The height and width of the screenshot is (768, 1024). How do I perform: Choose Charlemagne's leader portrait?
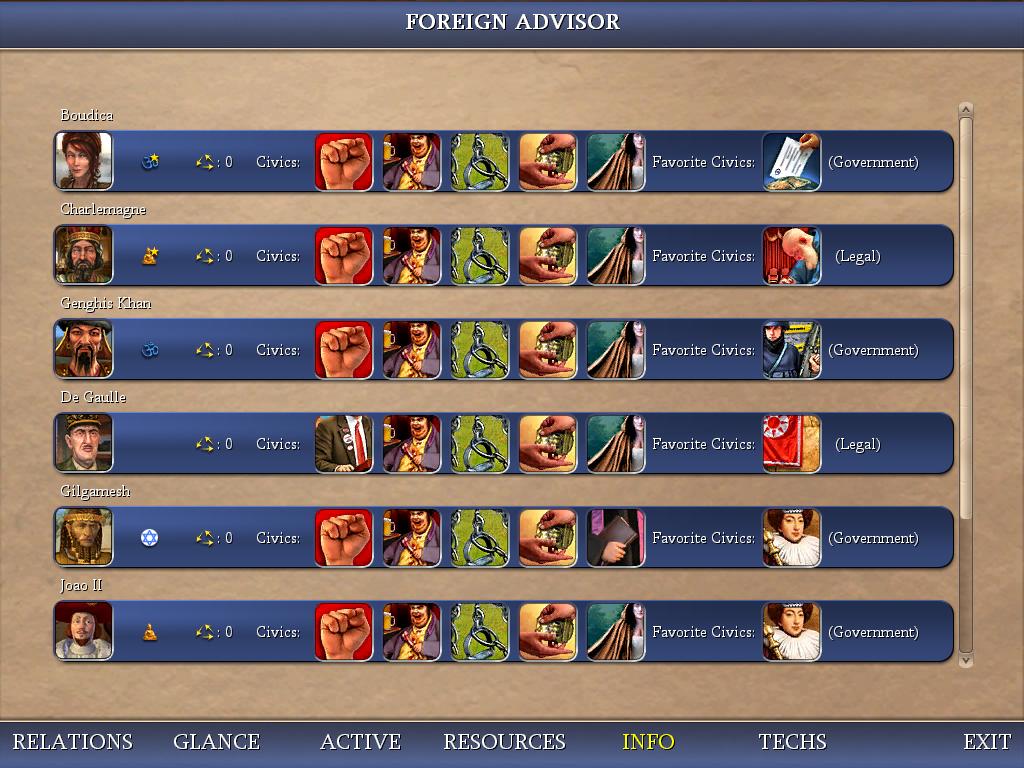pyautogui.click(x=84, y=255)
